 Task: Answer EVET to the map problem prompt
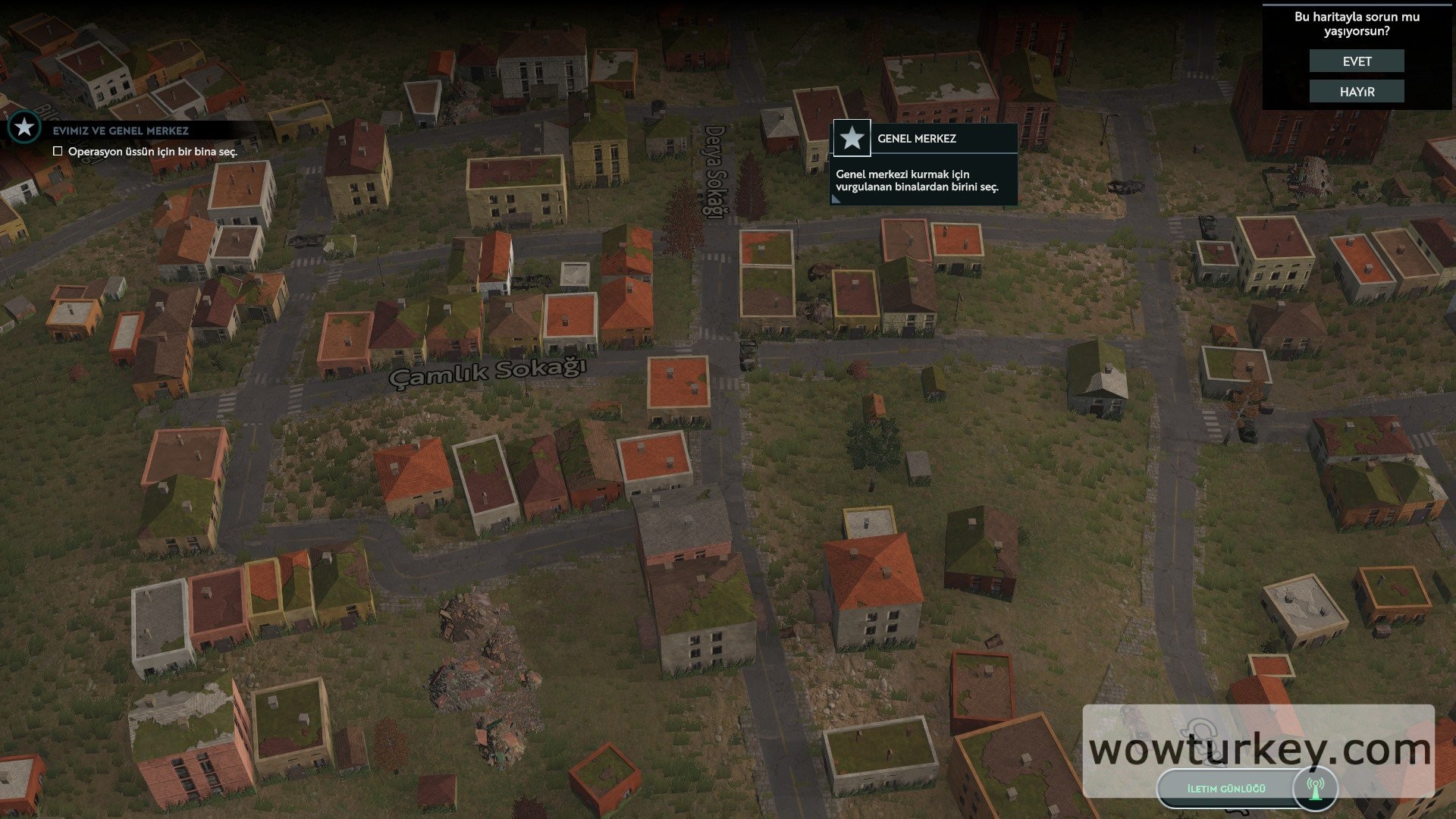coord(1357,61)
